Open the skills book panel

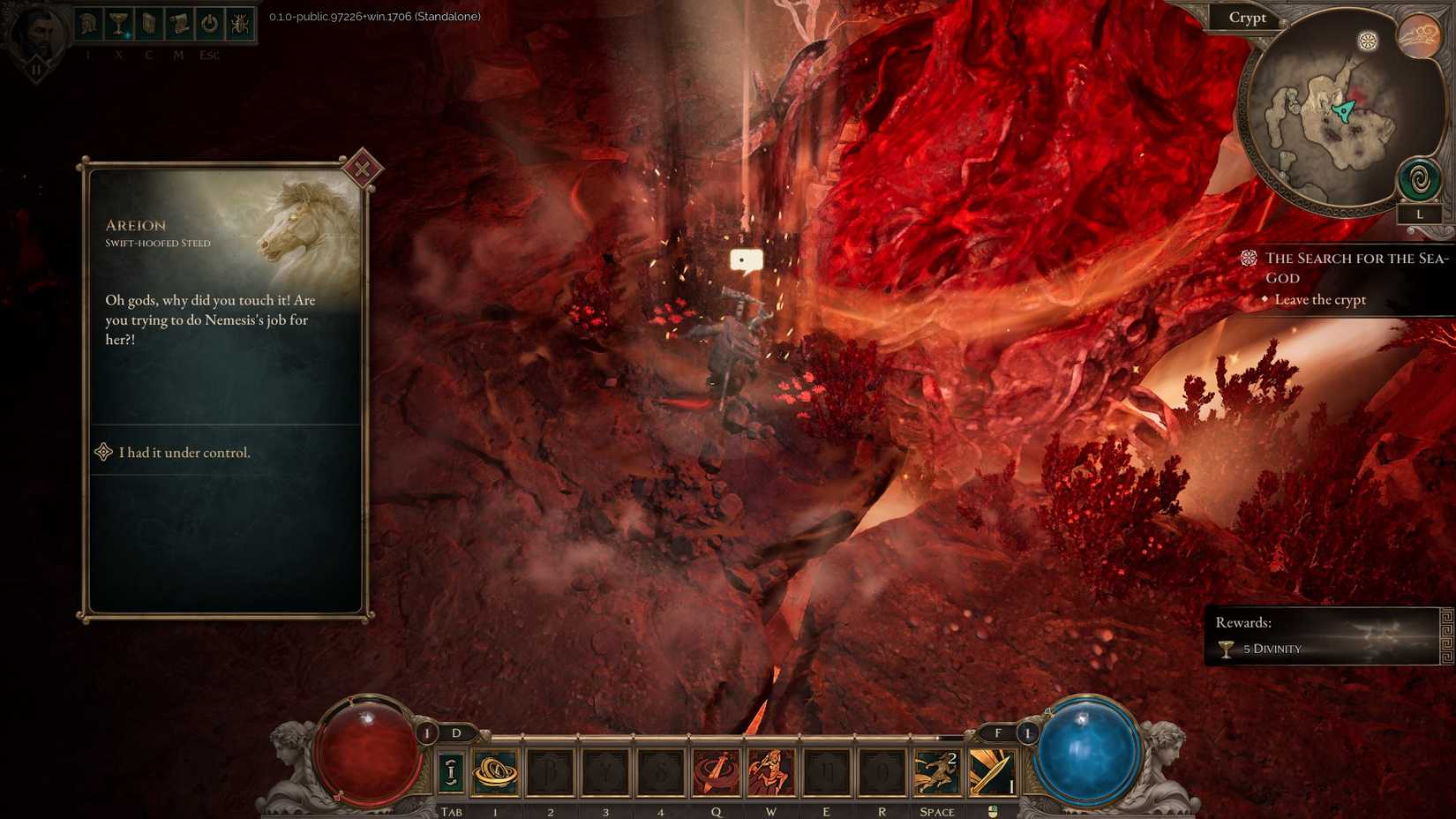[147, 24]
